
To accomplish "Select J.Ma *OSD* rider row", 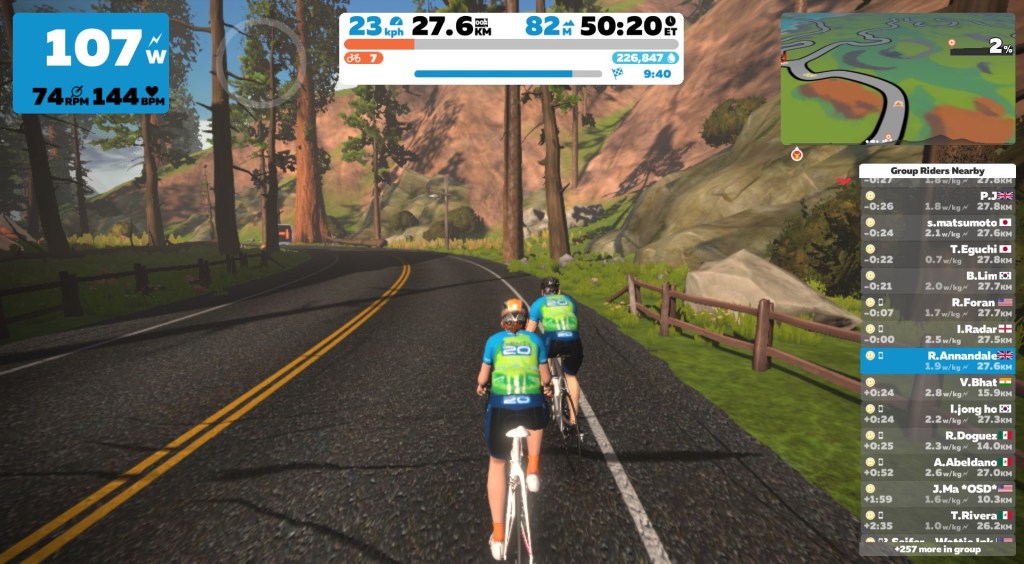I will 937,494.
